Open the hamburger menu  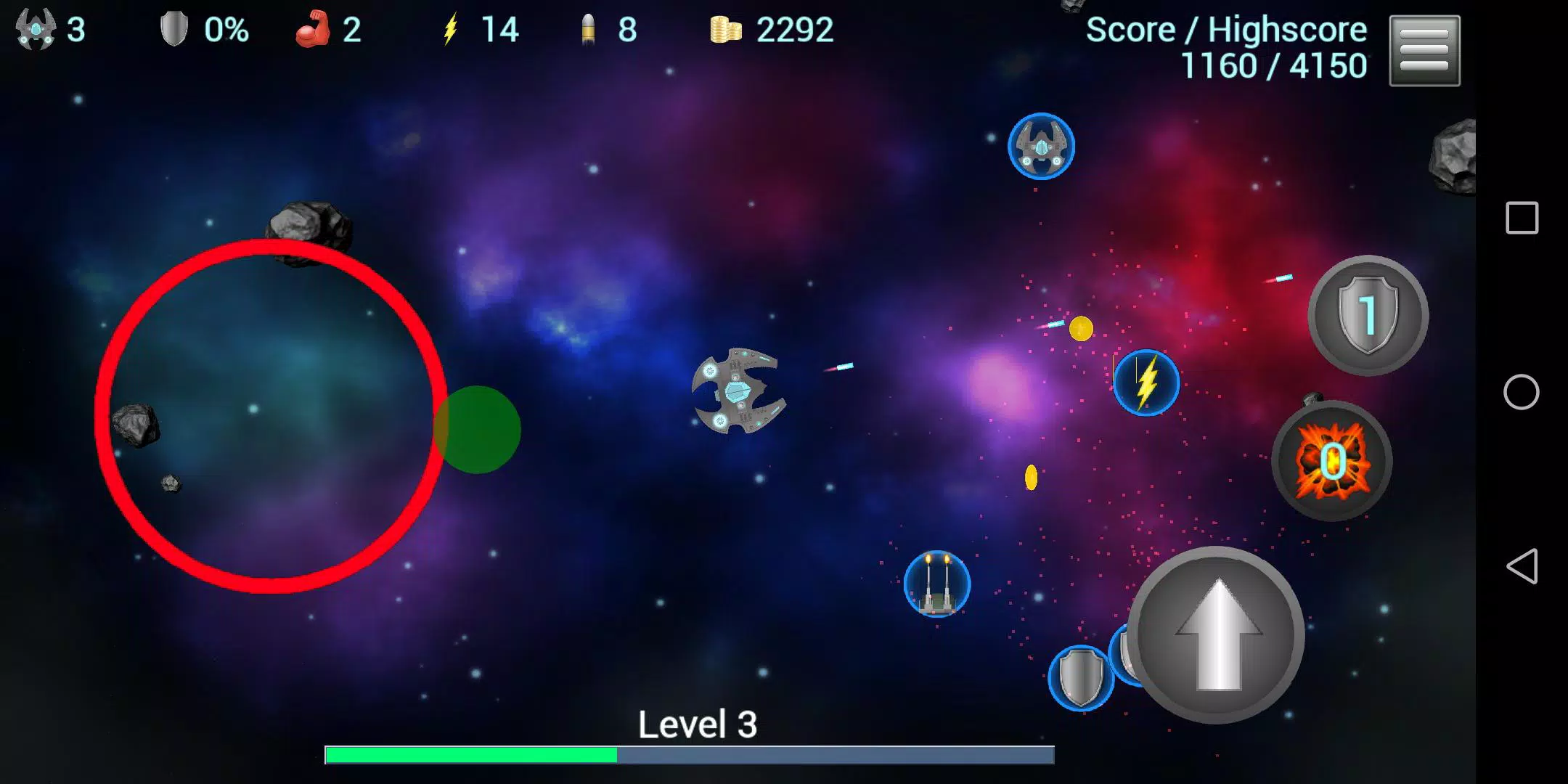1424,51
